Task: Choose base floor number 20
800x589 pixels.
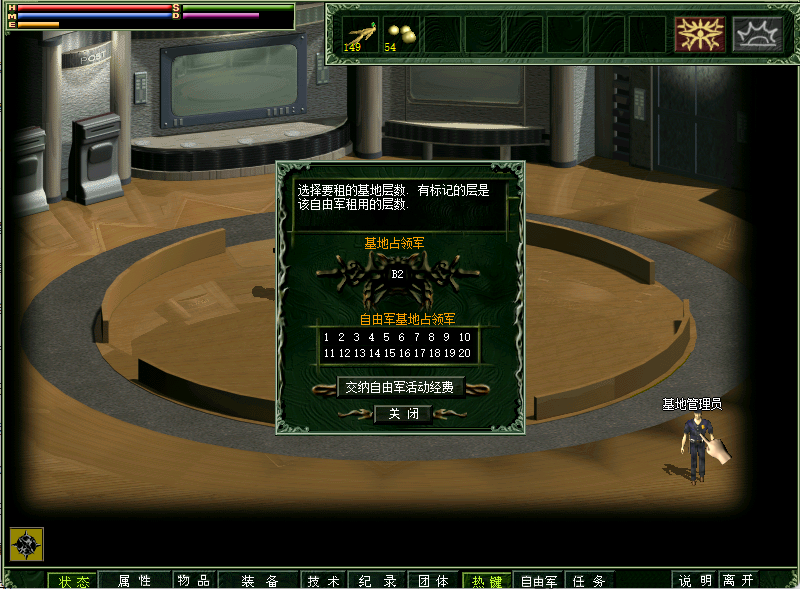Action: click(465, 353)
